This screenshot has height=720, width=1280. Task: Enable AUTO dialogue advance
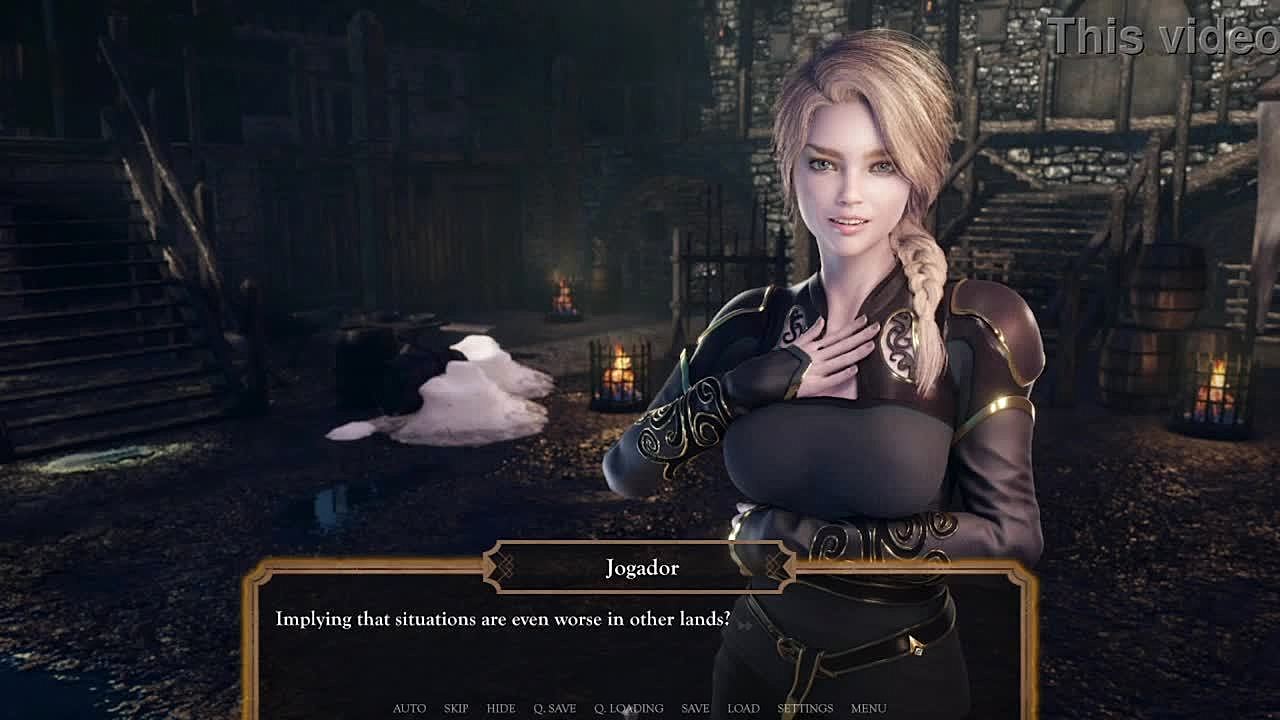click(409, 708)
